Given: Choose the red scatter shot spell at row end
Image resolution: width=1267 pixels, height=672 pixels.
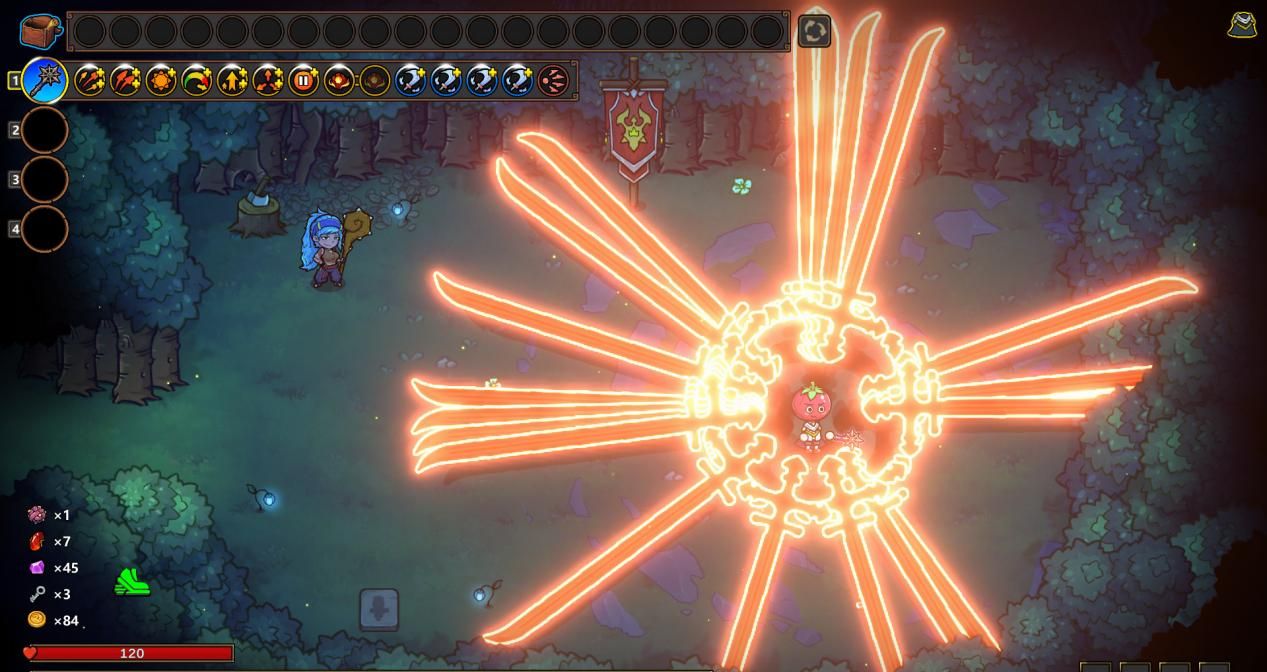Looking at the screenshot, I should click(553, 80).
